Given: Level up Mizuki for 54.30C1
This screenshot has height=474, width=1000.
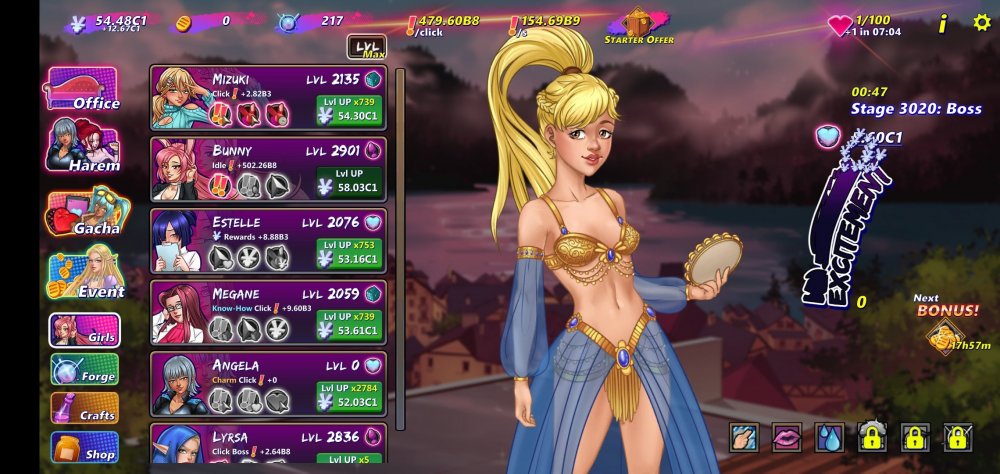Looking at the screenshot, I should [x=350, y=109].
